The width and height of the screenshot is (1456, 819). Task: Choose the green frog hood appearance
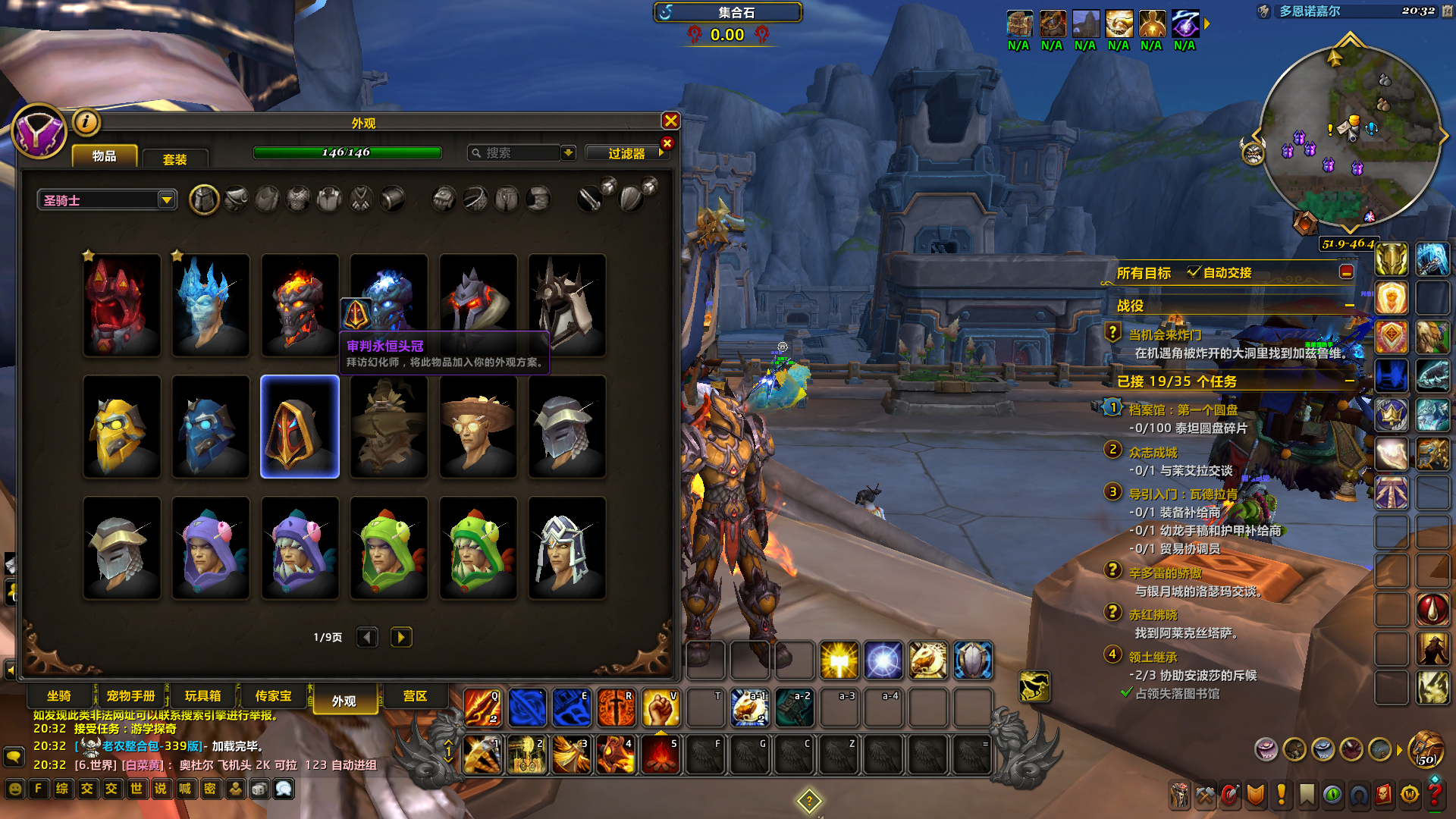tap(389, 548)
